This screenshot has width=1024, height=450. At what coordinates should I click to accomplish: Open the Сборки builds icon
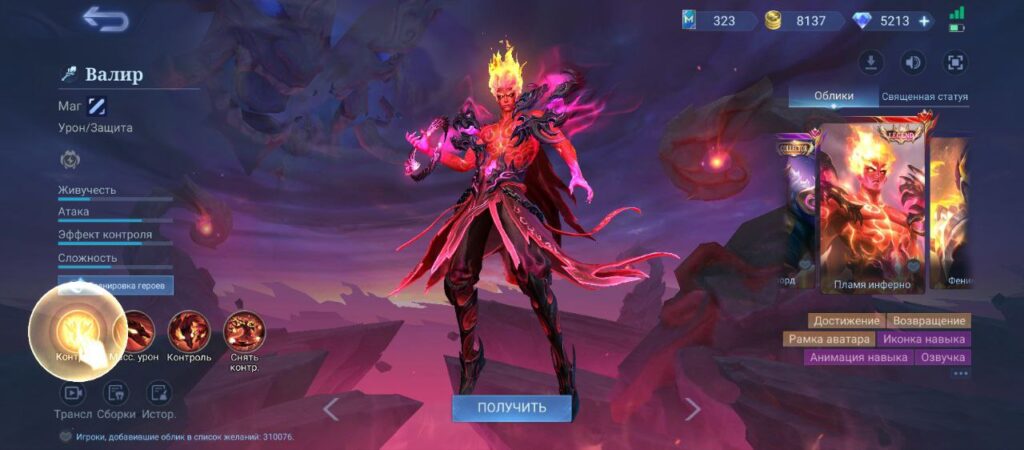tap(116, 393)
